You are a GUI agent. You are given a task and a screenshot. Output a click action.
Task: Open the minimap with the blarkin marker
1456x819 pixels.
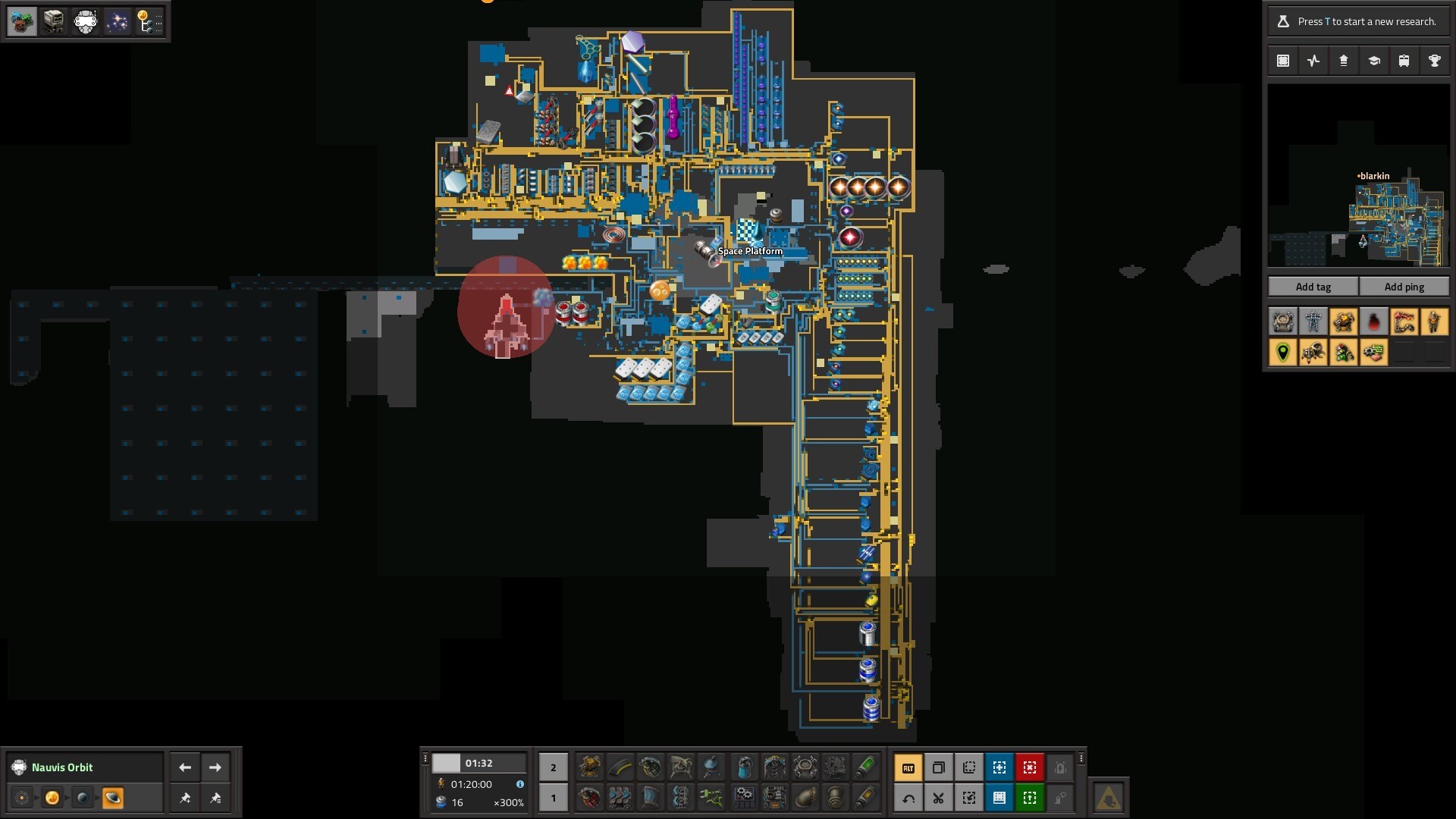point(1358,175)
